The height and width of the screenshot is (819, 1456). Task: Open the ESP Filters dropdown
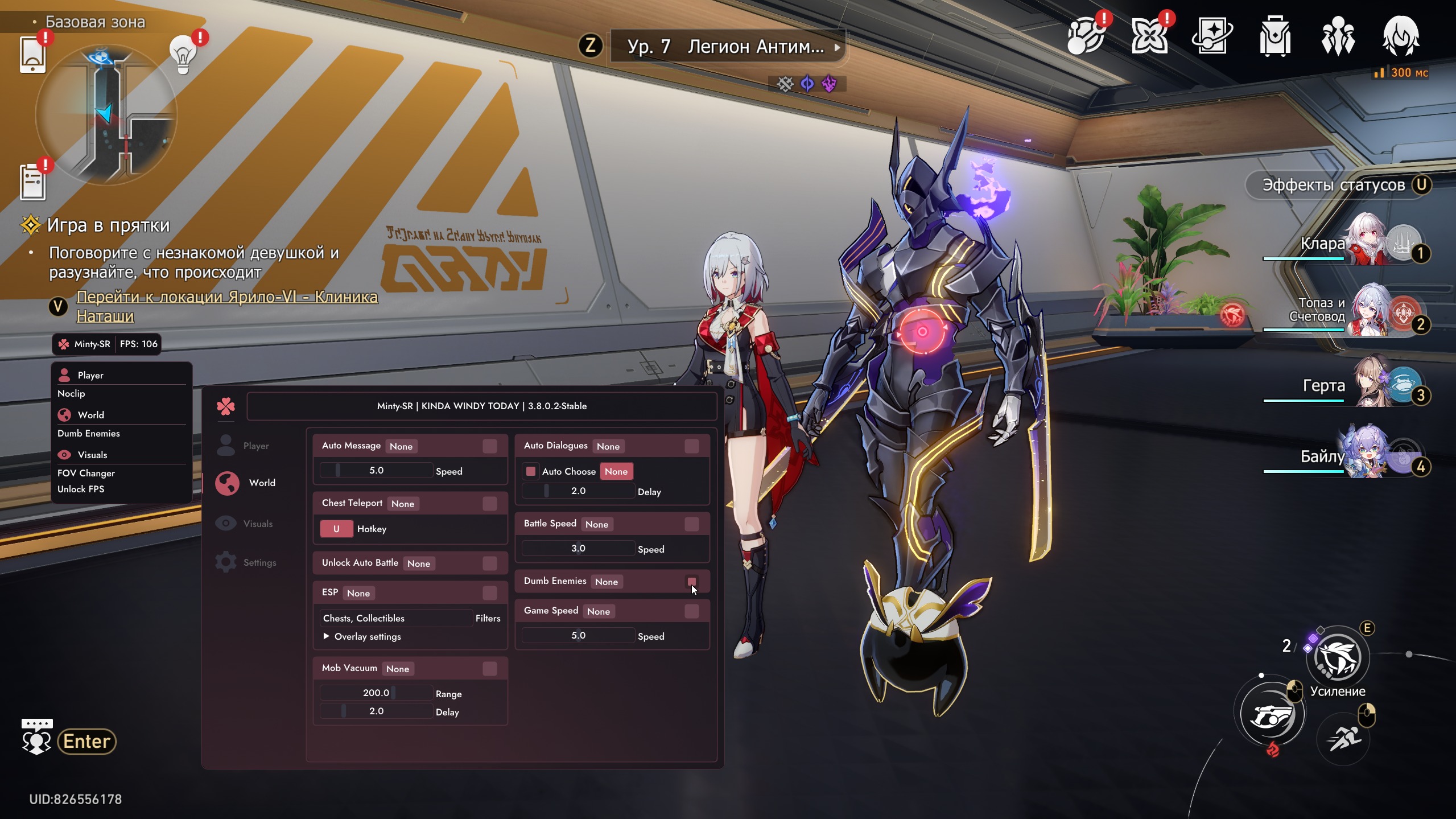pos(397,618)
